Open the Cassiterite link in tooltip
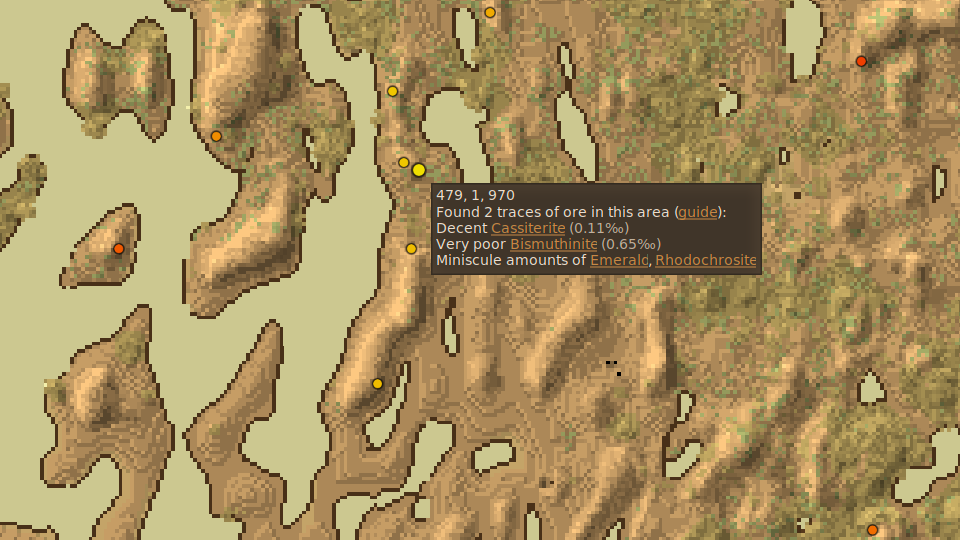Viewport: 960px width, 540px height. pyautogui.click(x=527, y=228)
